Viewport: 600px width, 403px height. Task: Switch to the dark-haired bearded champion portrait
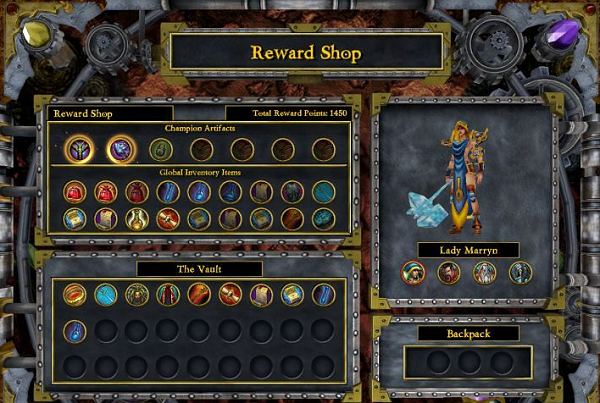tap(448, 272)
